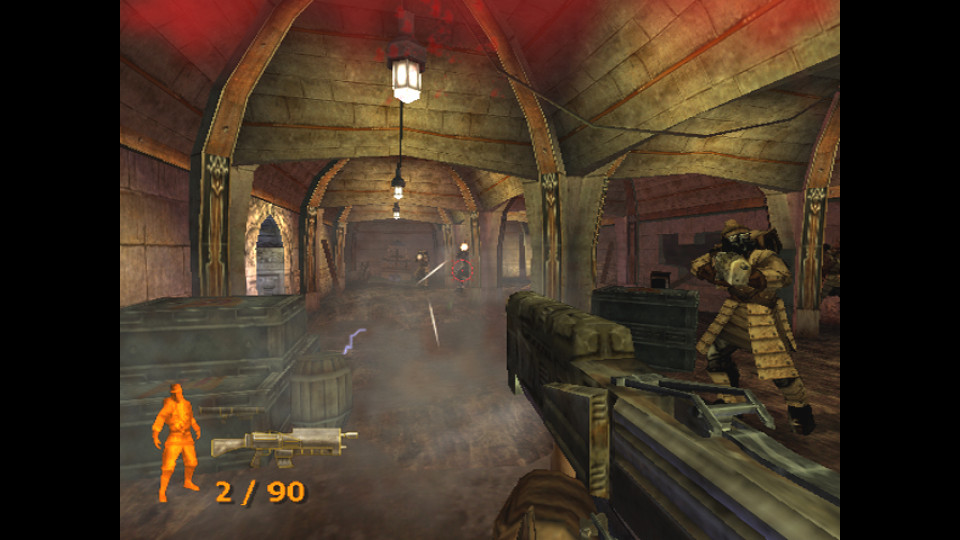Click the orange player body status icon
The image size is (960, 540).
[x=177, y=440]
